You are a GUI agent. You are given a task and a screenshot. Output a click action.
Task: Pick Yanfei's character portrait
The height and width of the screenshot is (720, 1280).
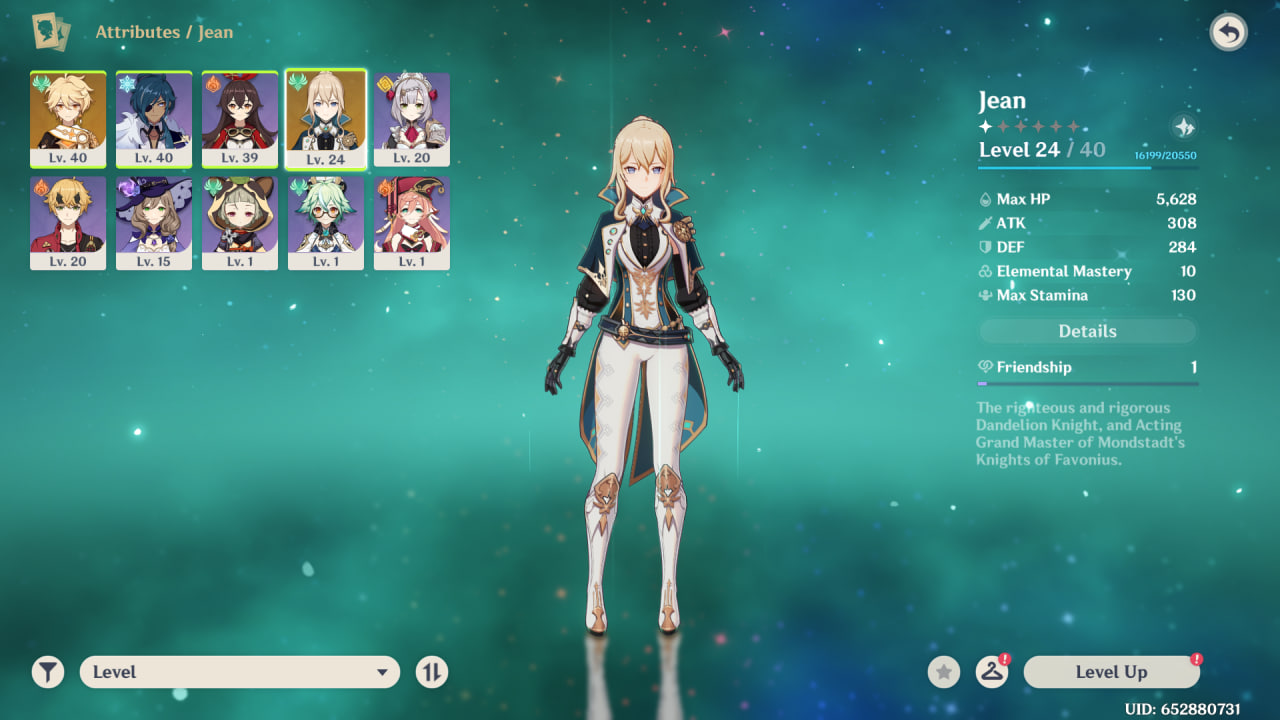[x=412, y=222]
